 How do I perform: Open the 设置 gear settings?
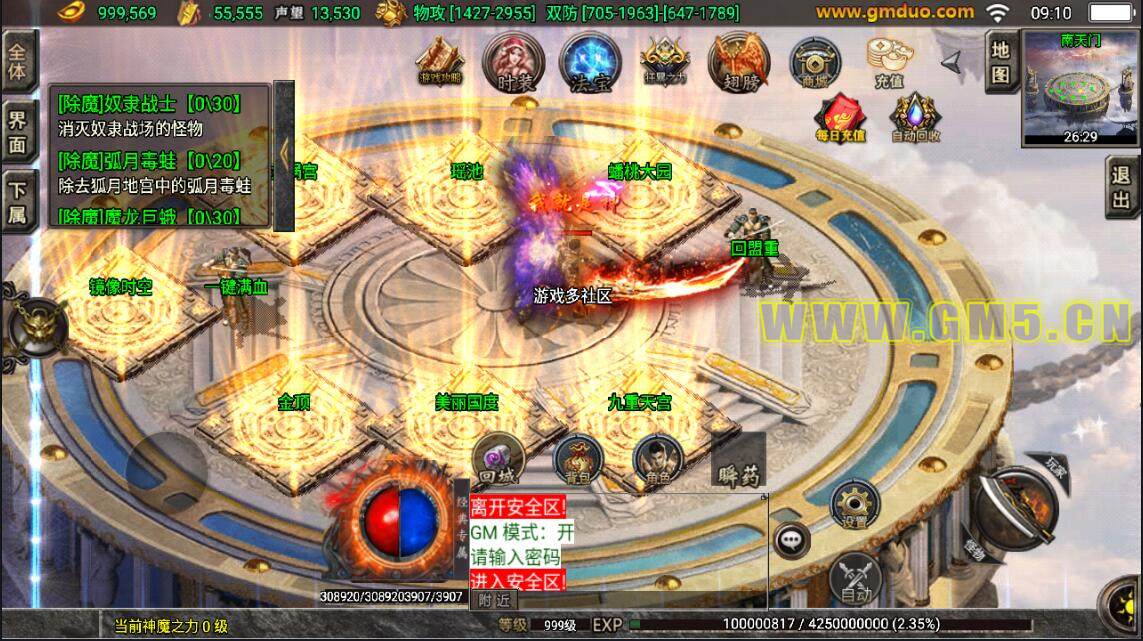pos(854,505)
